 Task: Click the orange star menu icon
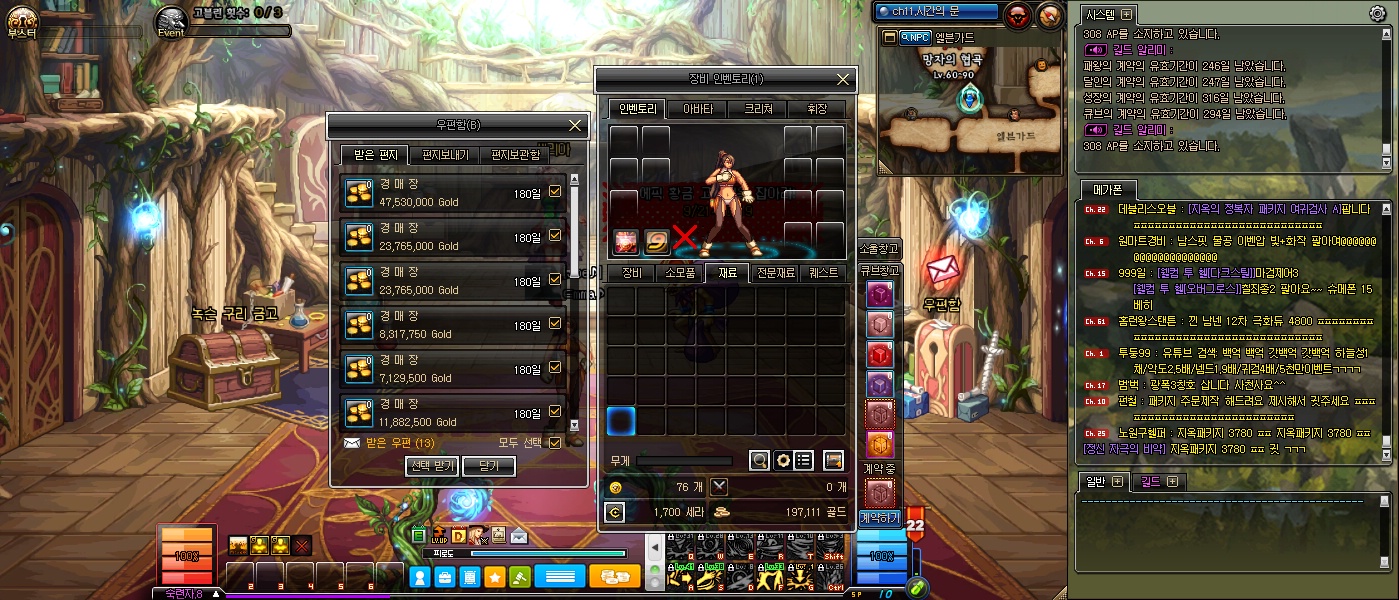[494, 577]
